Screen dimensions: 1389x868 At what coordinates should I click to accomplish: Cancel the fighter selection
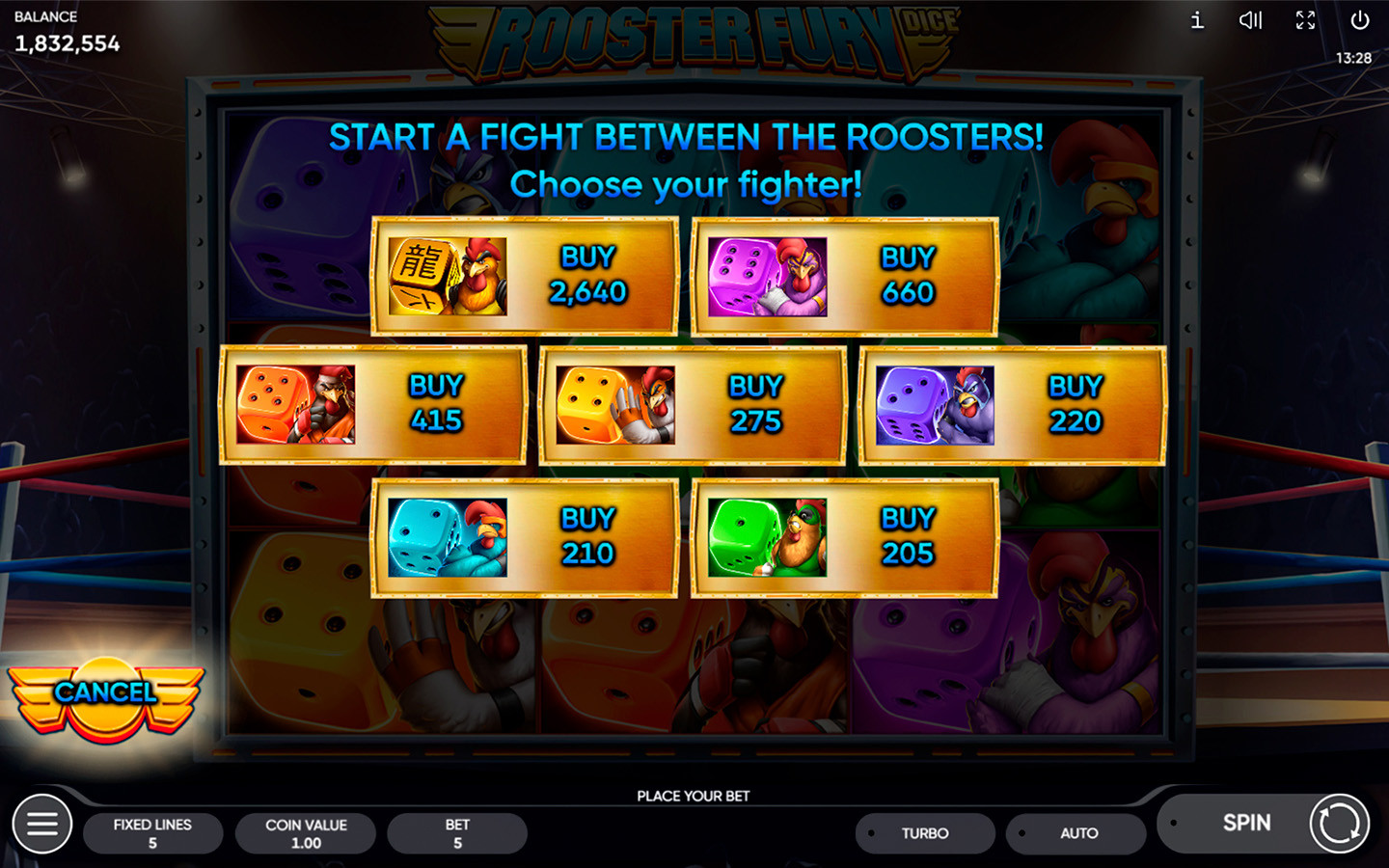[x=106, y=693]
